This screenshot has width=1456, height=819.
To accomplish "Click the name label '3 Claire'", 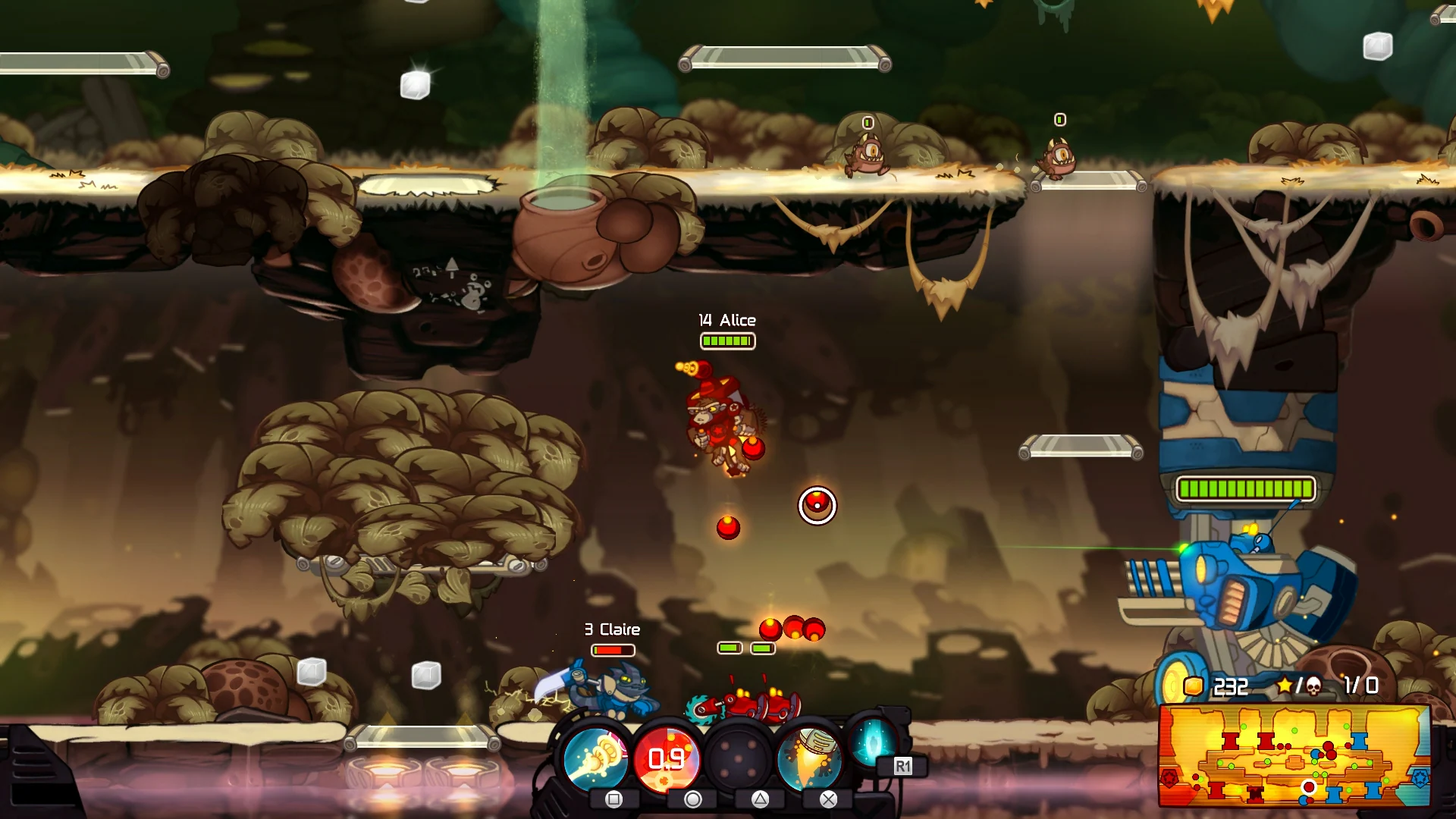I will tap(611, 629).
